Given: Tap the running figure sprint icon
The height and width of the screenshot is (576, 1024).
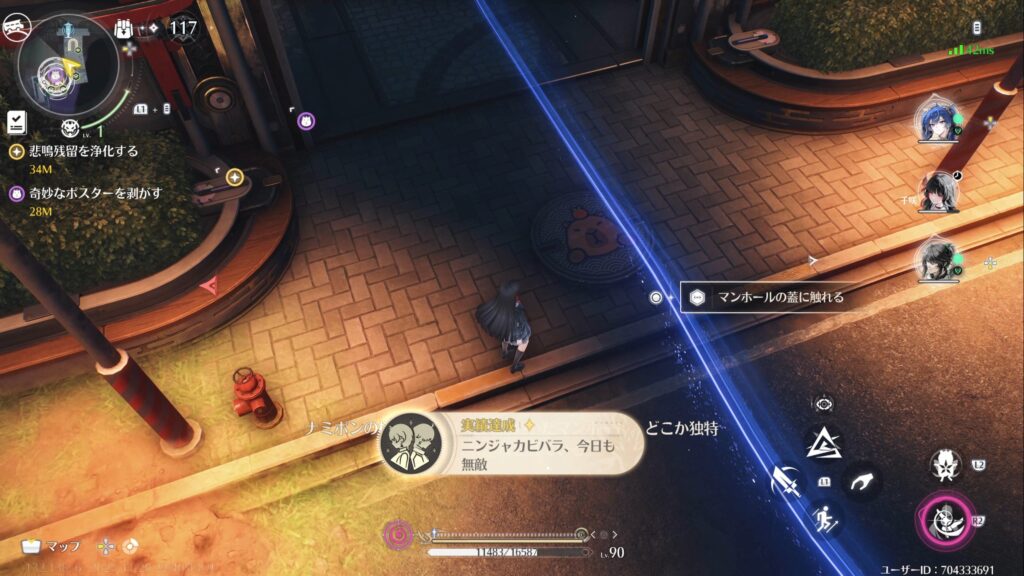Looking at the screenshot, I should 824,518.
